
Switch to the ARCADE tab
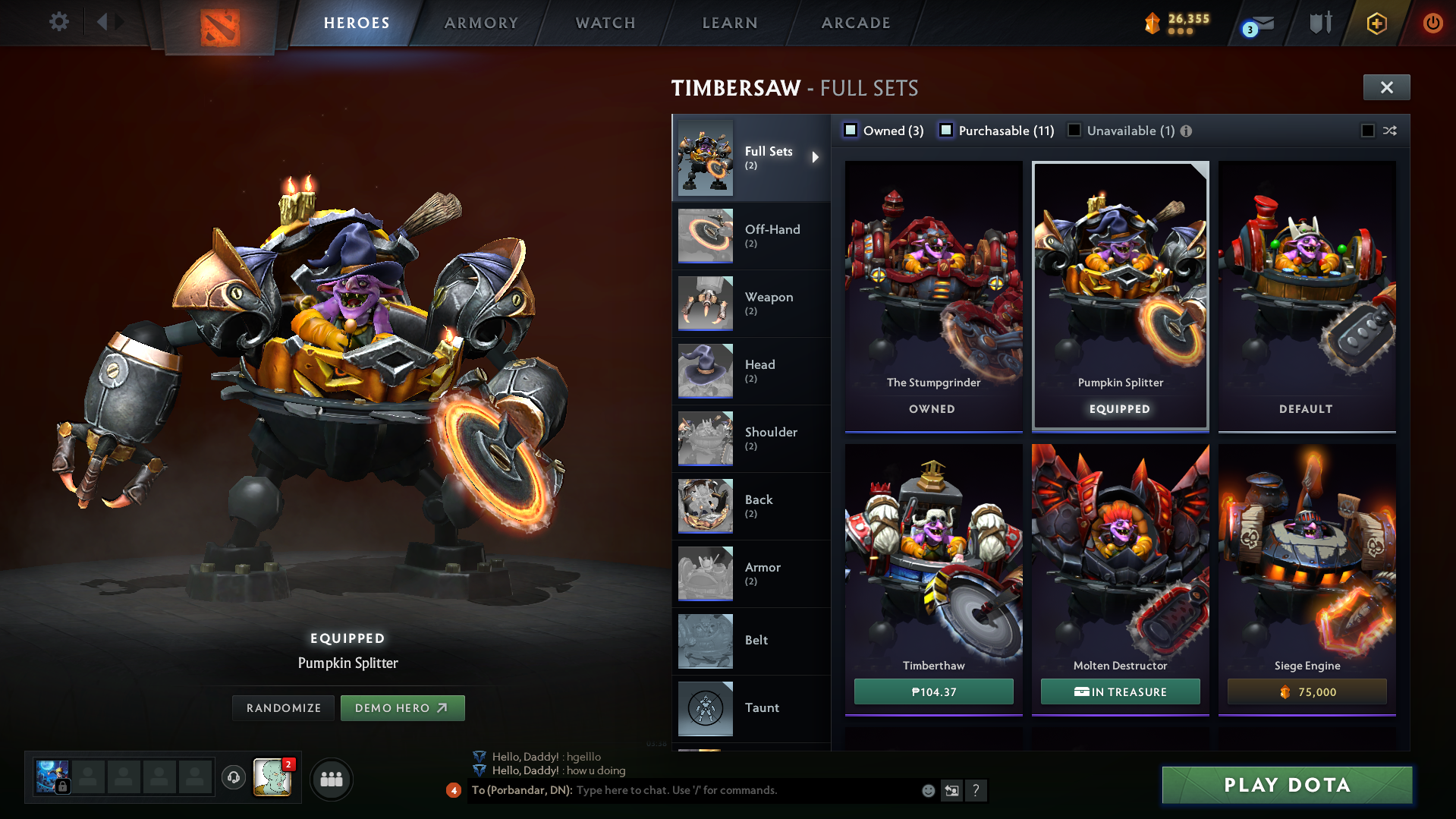tap(855, 23)
